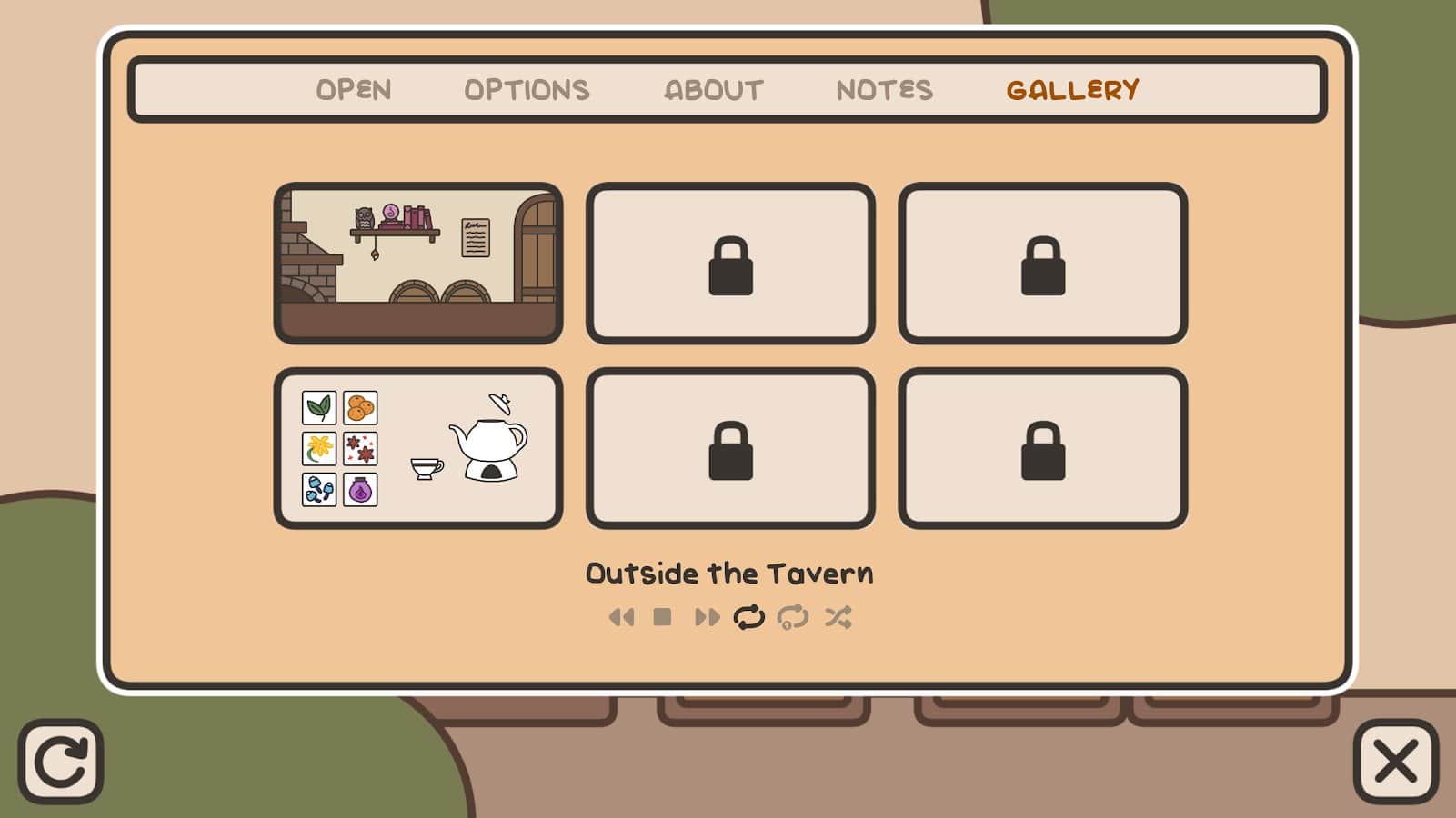Stop the music playback
The height and width of the screenshot is (818, 1456).
[662, 618]
